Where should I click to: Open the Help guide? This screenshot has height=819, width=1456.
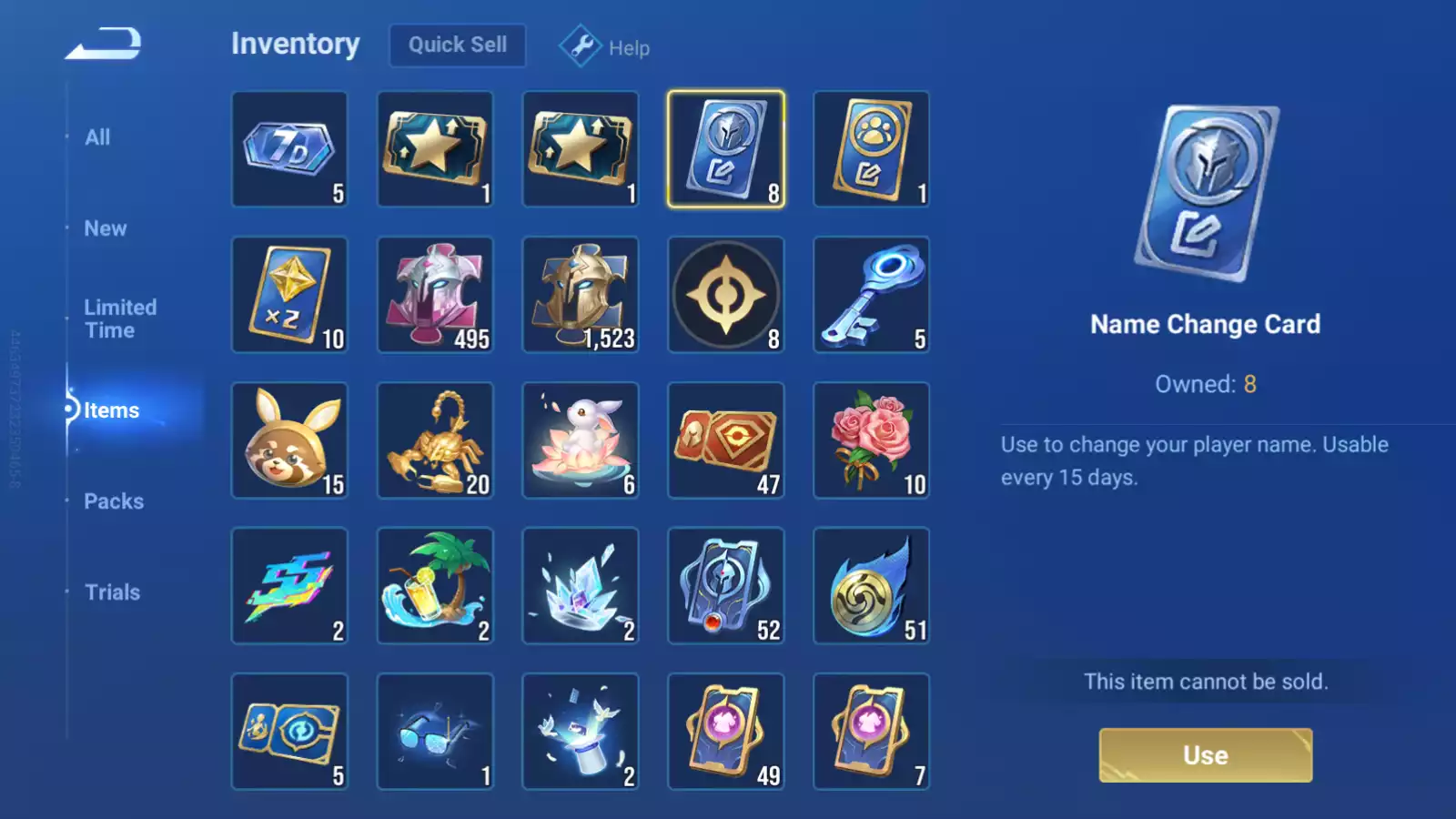click(x=605, y=47)
